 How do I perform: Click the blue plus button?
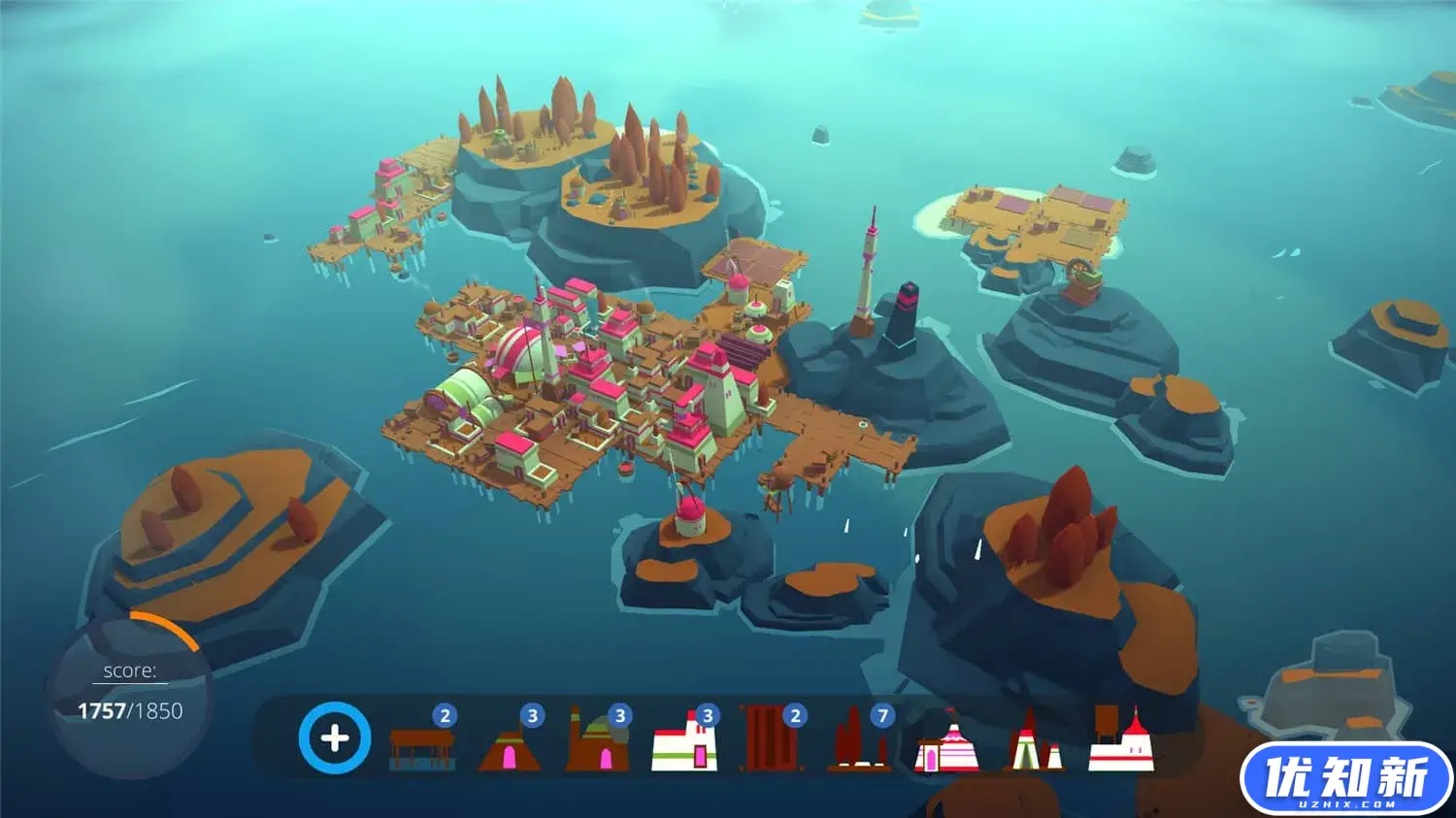334,738
